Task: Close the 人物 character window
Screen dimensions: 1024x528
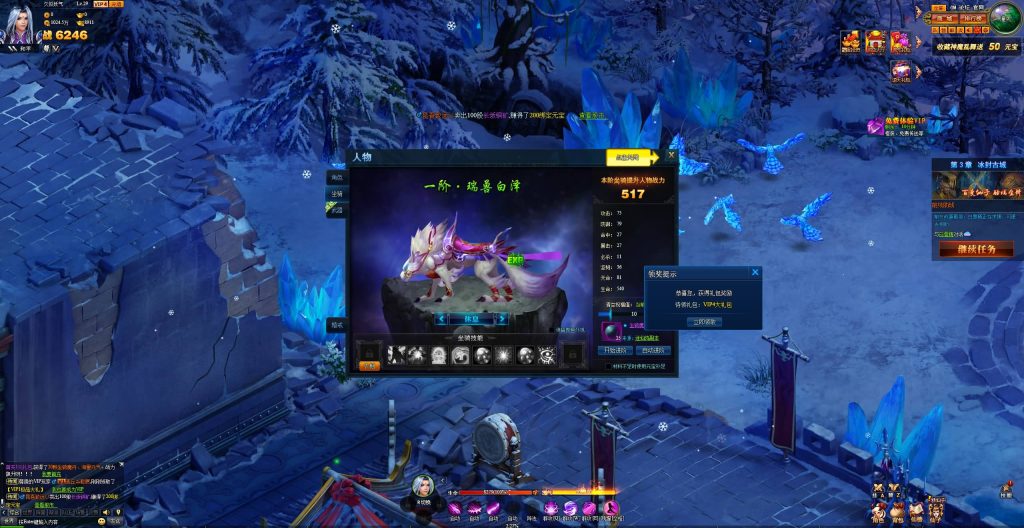Action: (x=671, y=156)
